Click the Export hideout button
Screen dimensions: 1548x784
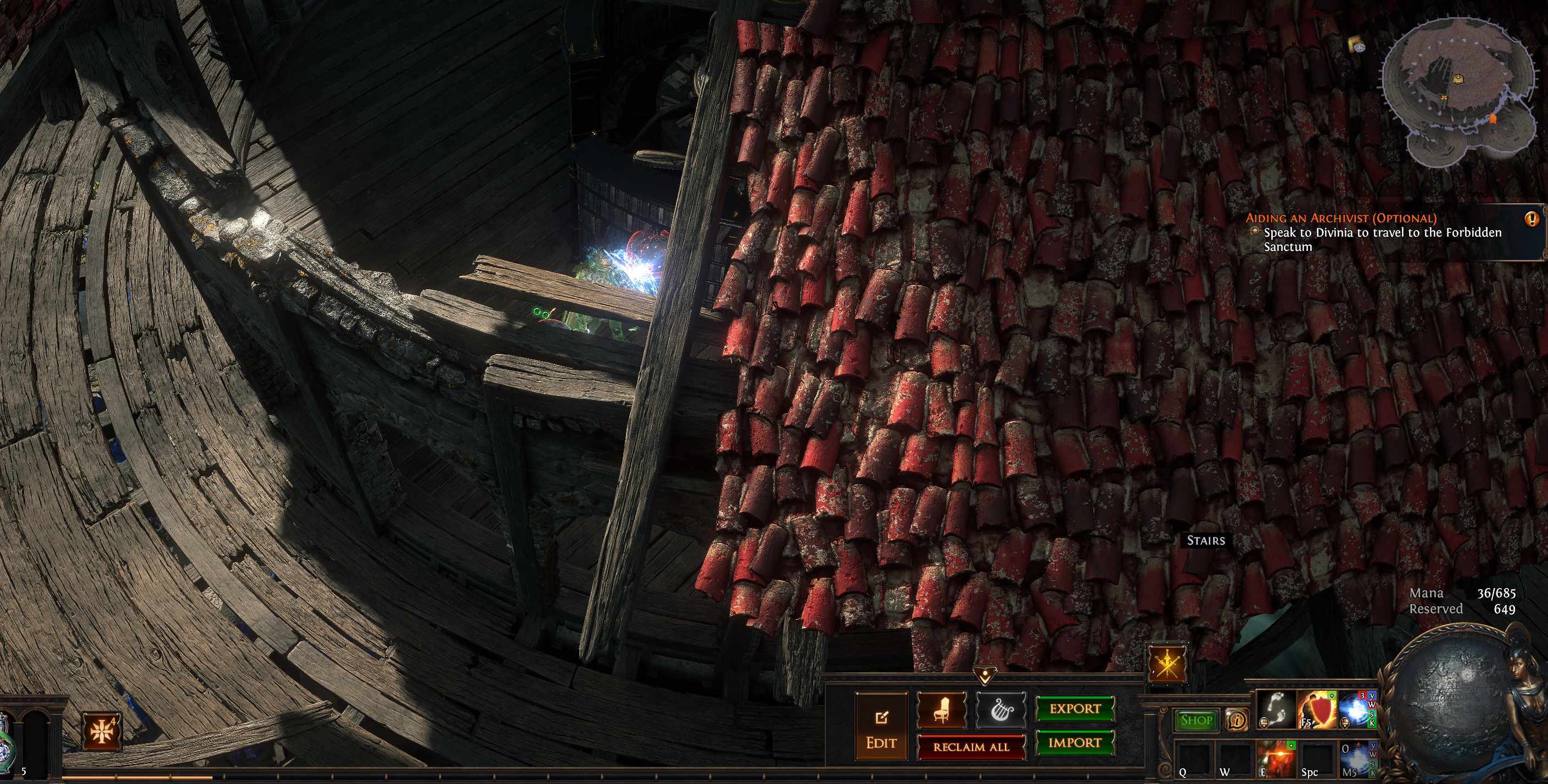1075,709
